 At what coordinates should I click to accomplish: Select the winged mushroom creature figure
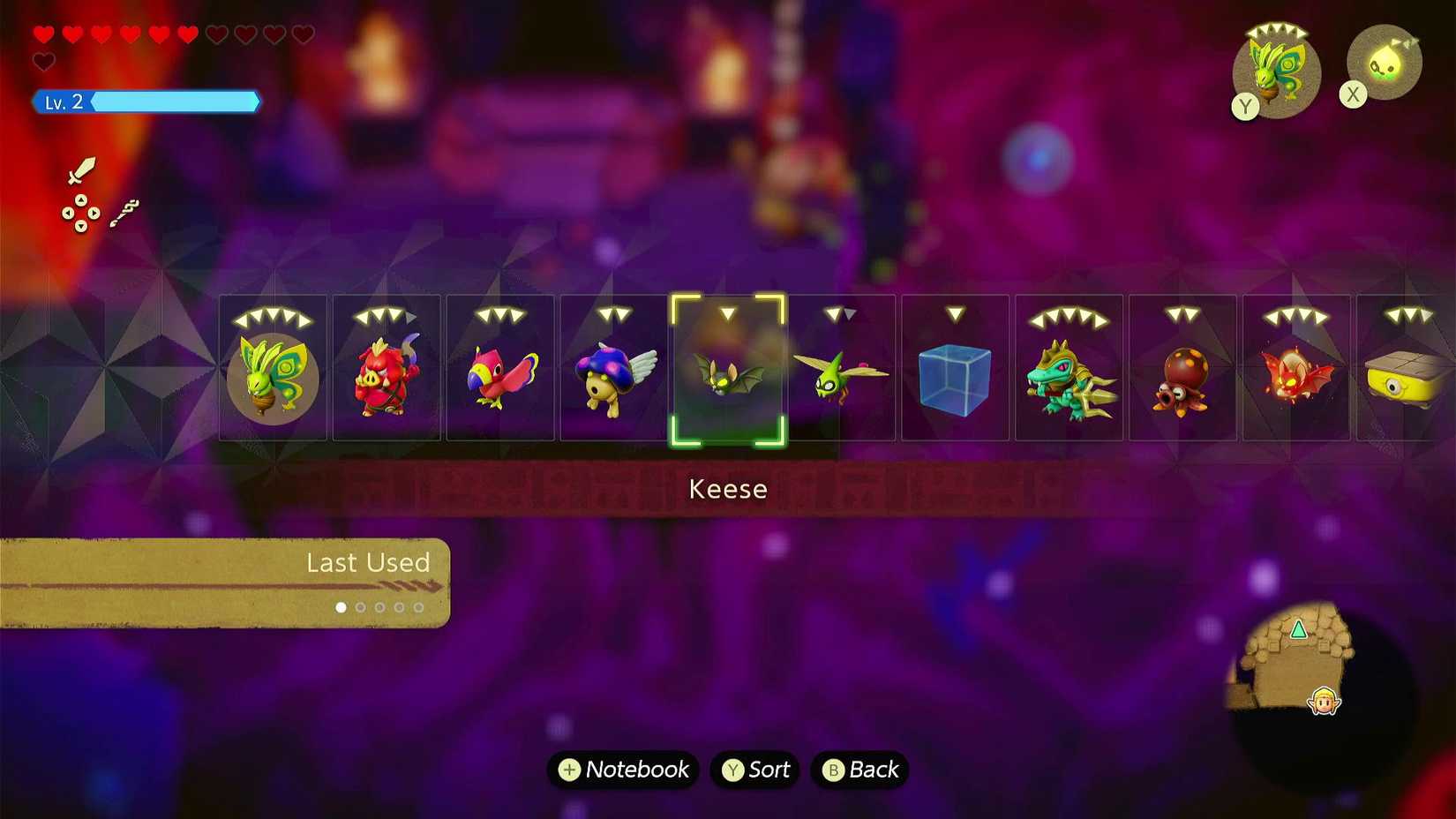[x=614, y=371]
